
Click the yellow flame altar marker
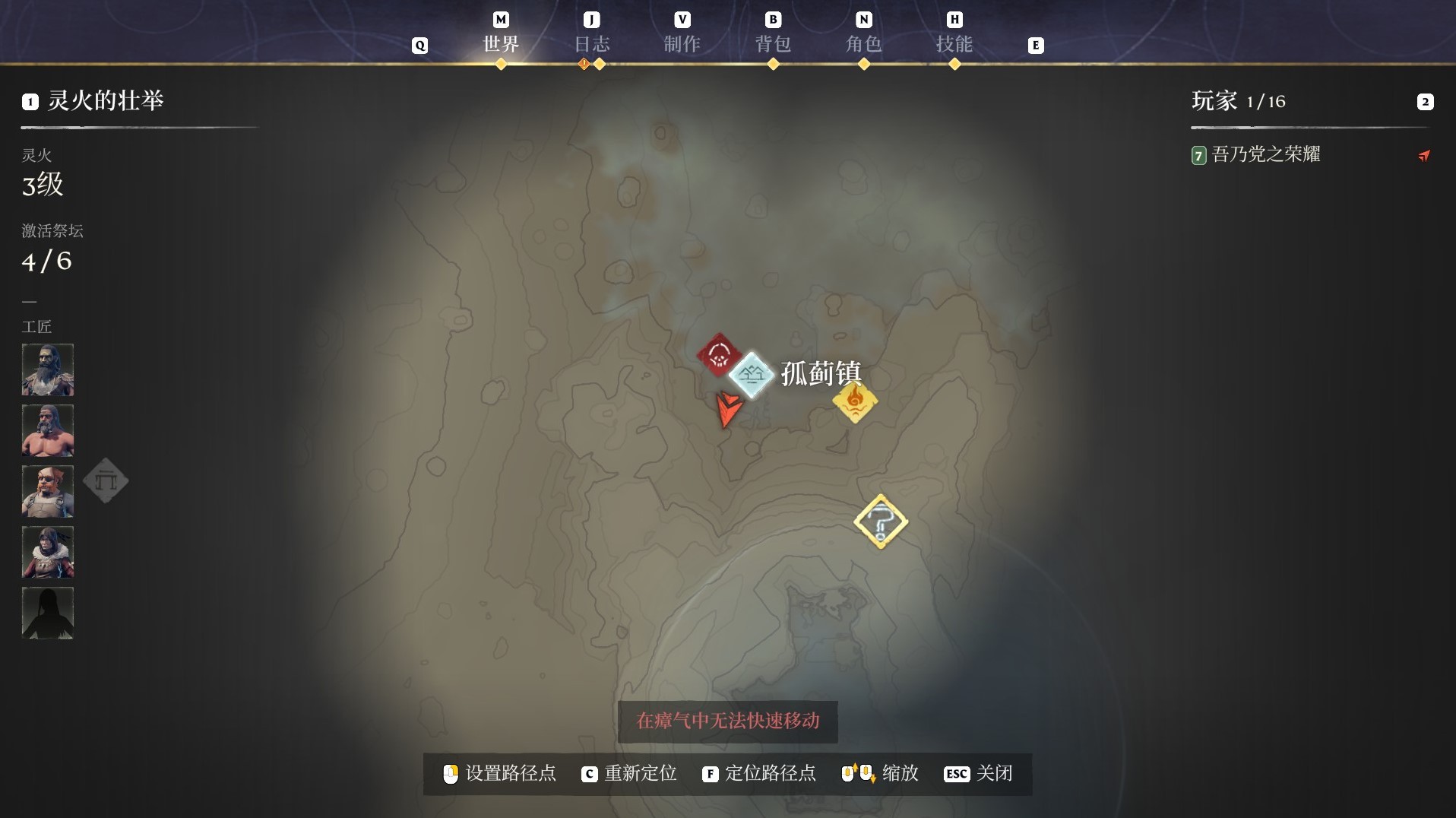pos(855,401)
